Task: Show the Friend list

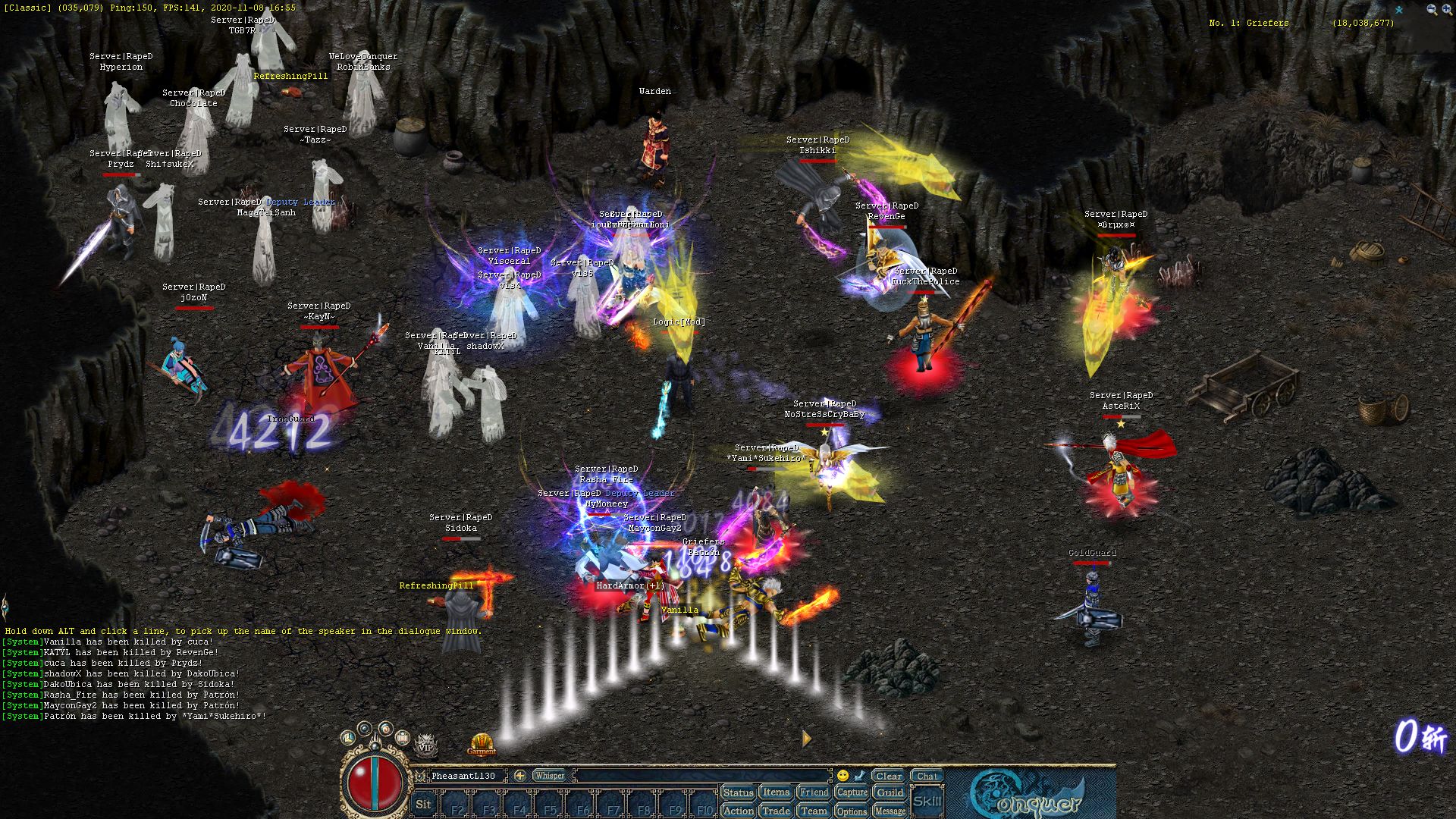Action: [x=814, y=792]
